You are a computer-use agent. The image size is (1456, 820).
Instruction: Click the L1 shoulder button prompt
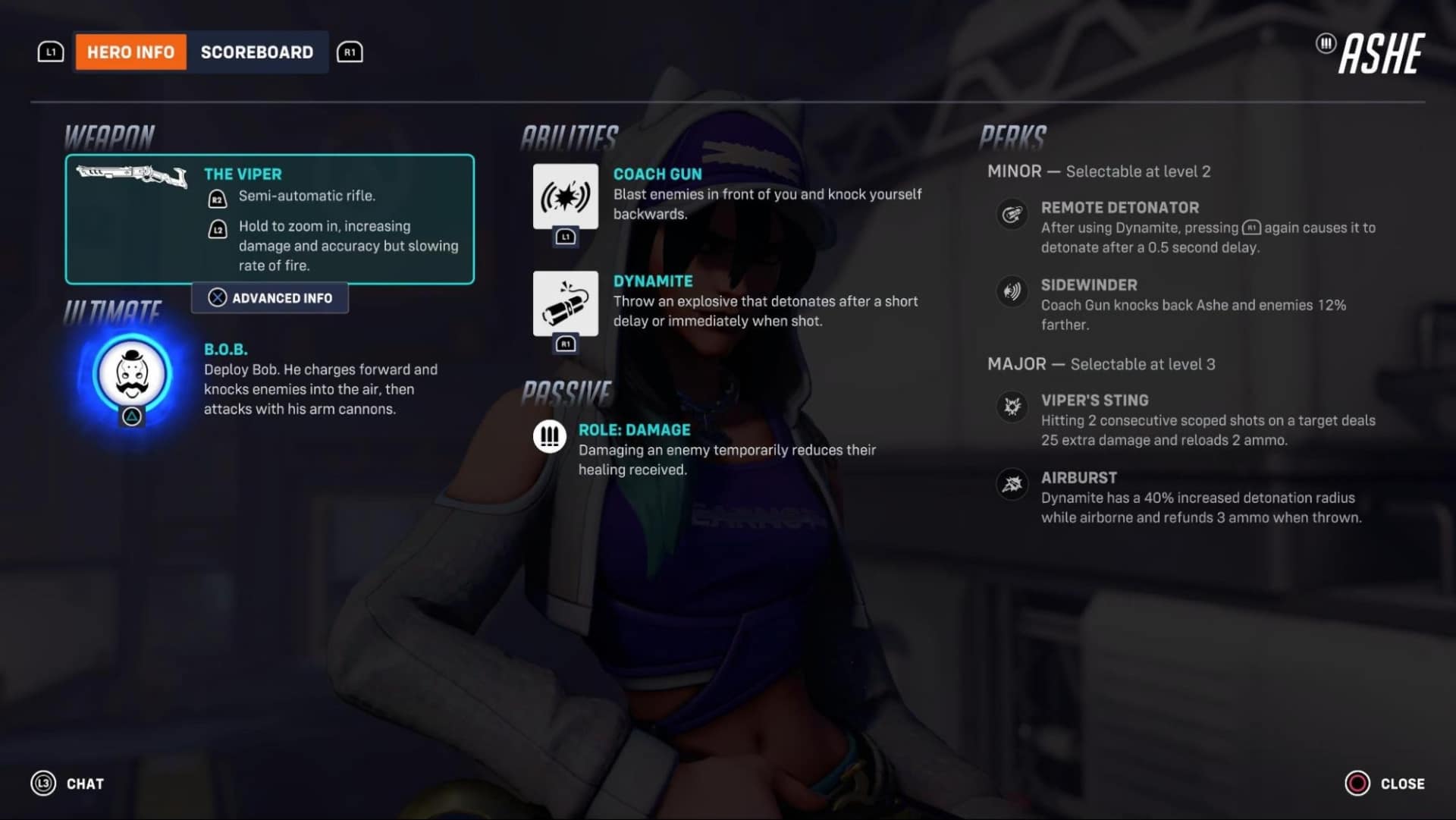point(50,52)
